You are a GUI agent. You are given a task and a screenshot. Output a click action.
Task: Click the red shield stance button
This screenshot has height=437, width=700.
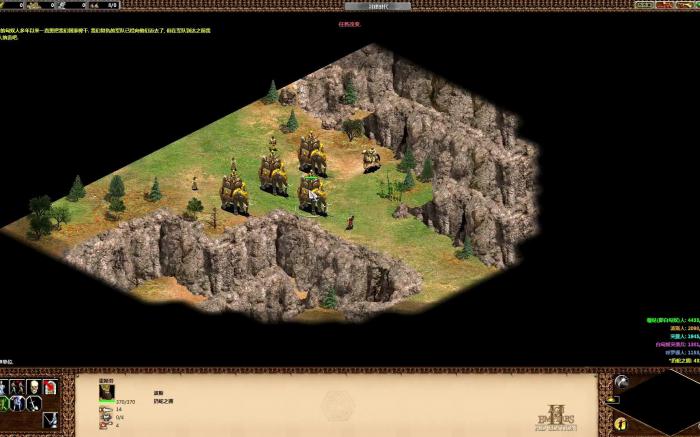click(x=49, y=387)
